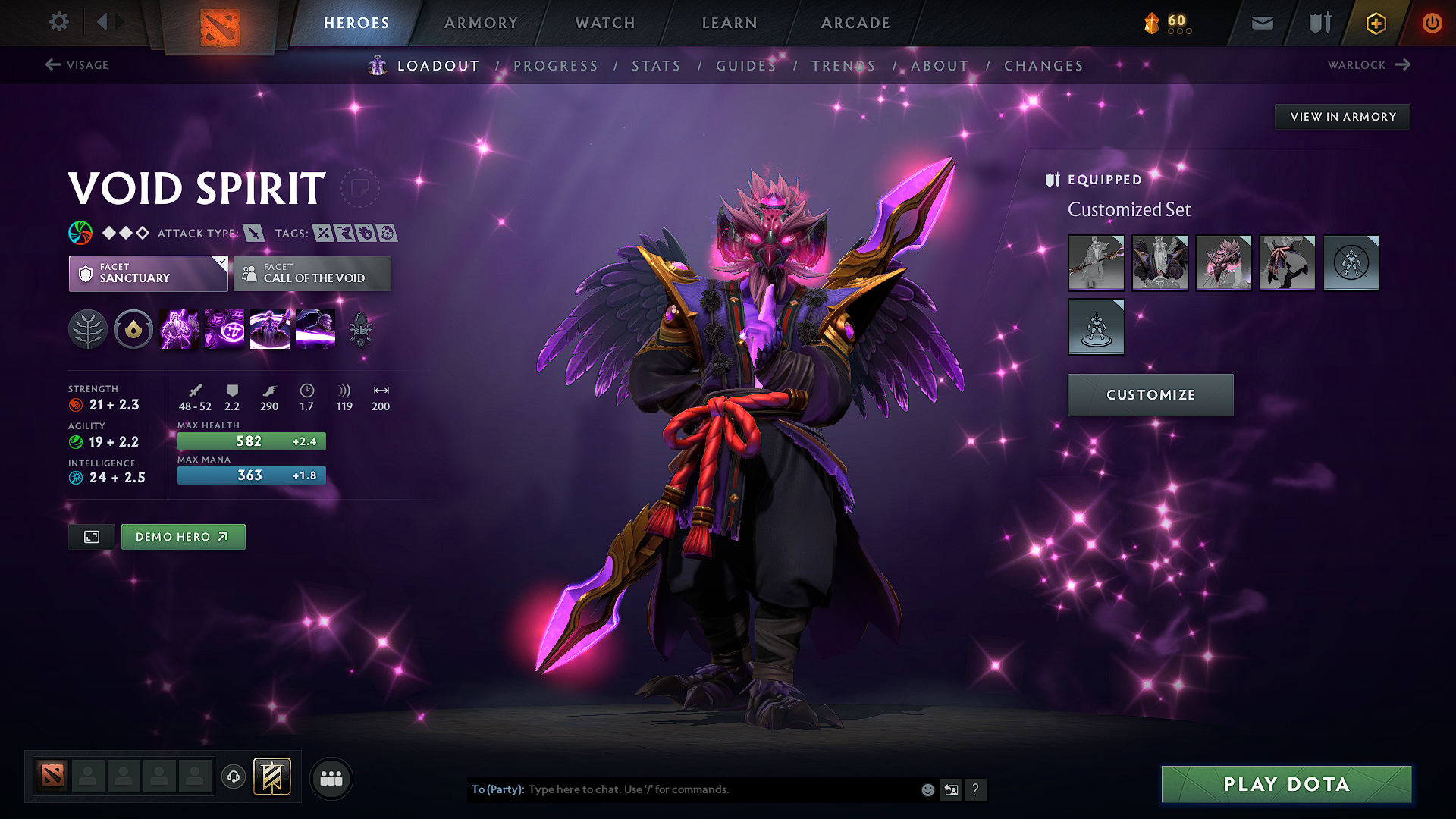Open the GUIDES sub-tab
The height and width of the screenshot is (819, 1456).
746,66
